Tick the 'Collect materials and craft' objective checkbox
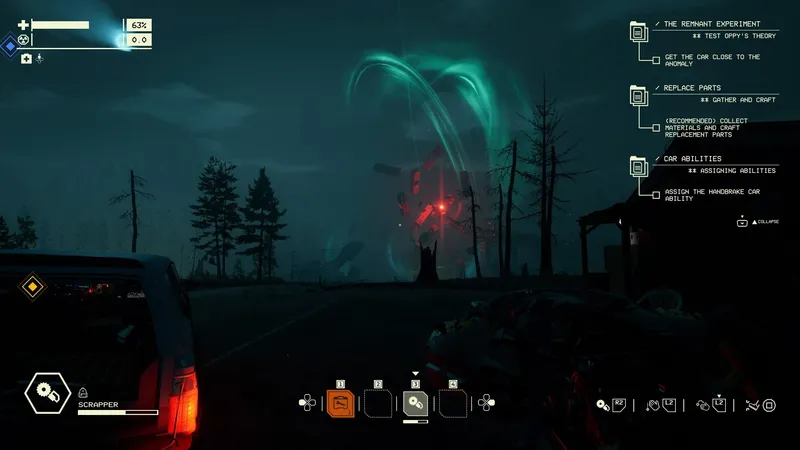Viewport: 800px width, 450px height. coord(656,128)
